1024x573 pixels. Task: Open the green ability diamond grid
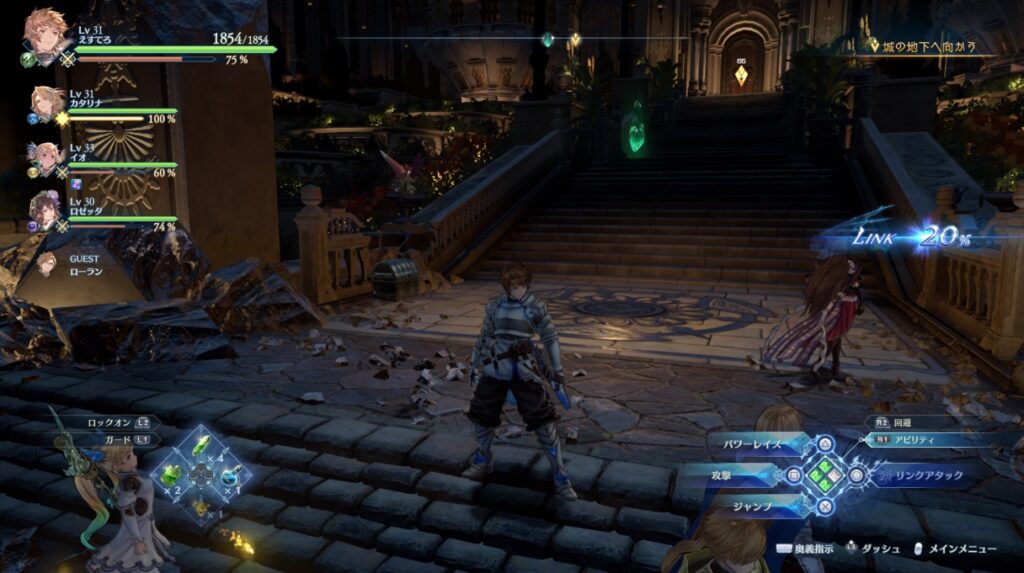click(x=825, y=475)
